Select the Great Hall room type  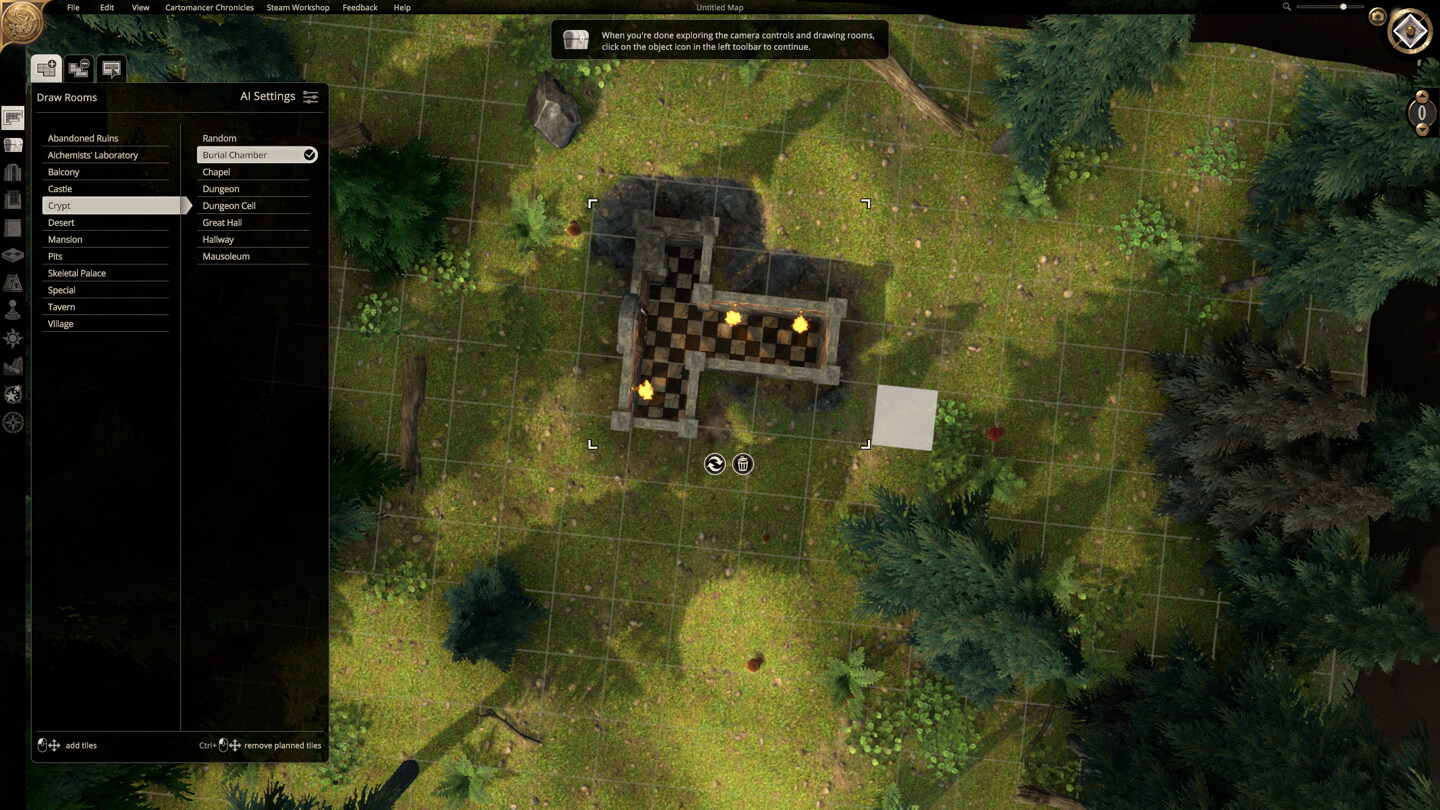pyautogui.click(x=222, y=223)
